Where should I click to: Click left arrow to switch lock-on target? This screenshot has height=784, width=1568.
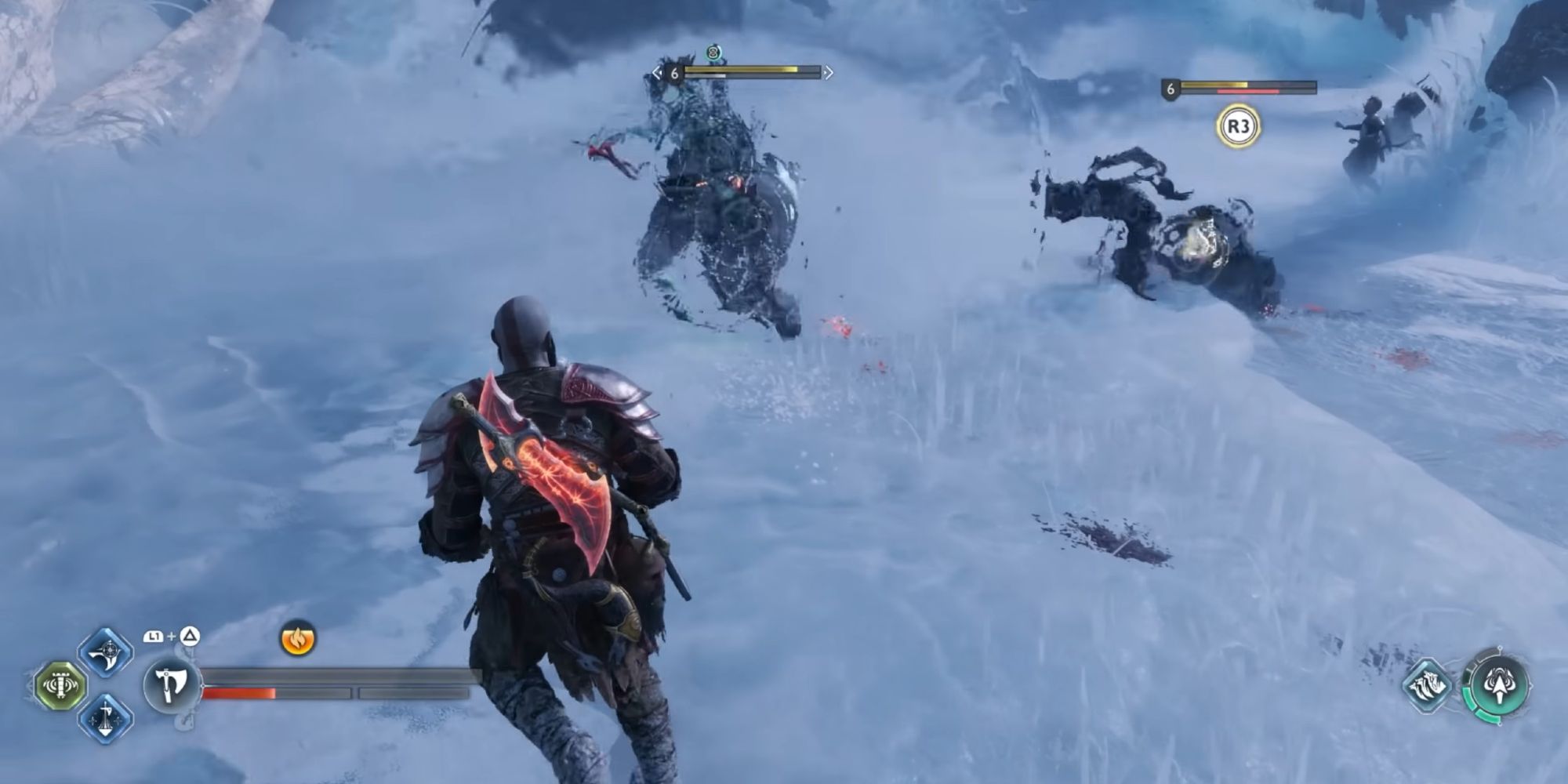(657, 73)
